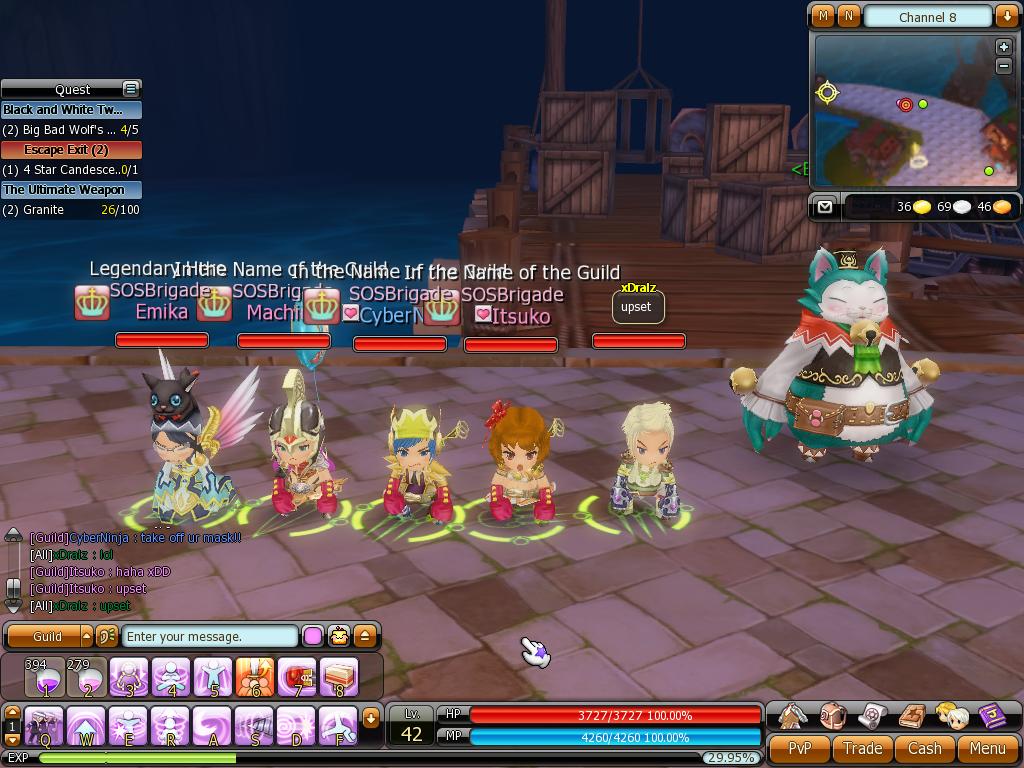
Task: Open the chat emoticon face button
Action: point(339,636)
